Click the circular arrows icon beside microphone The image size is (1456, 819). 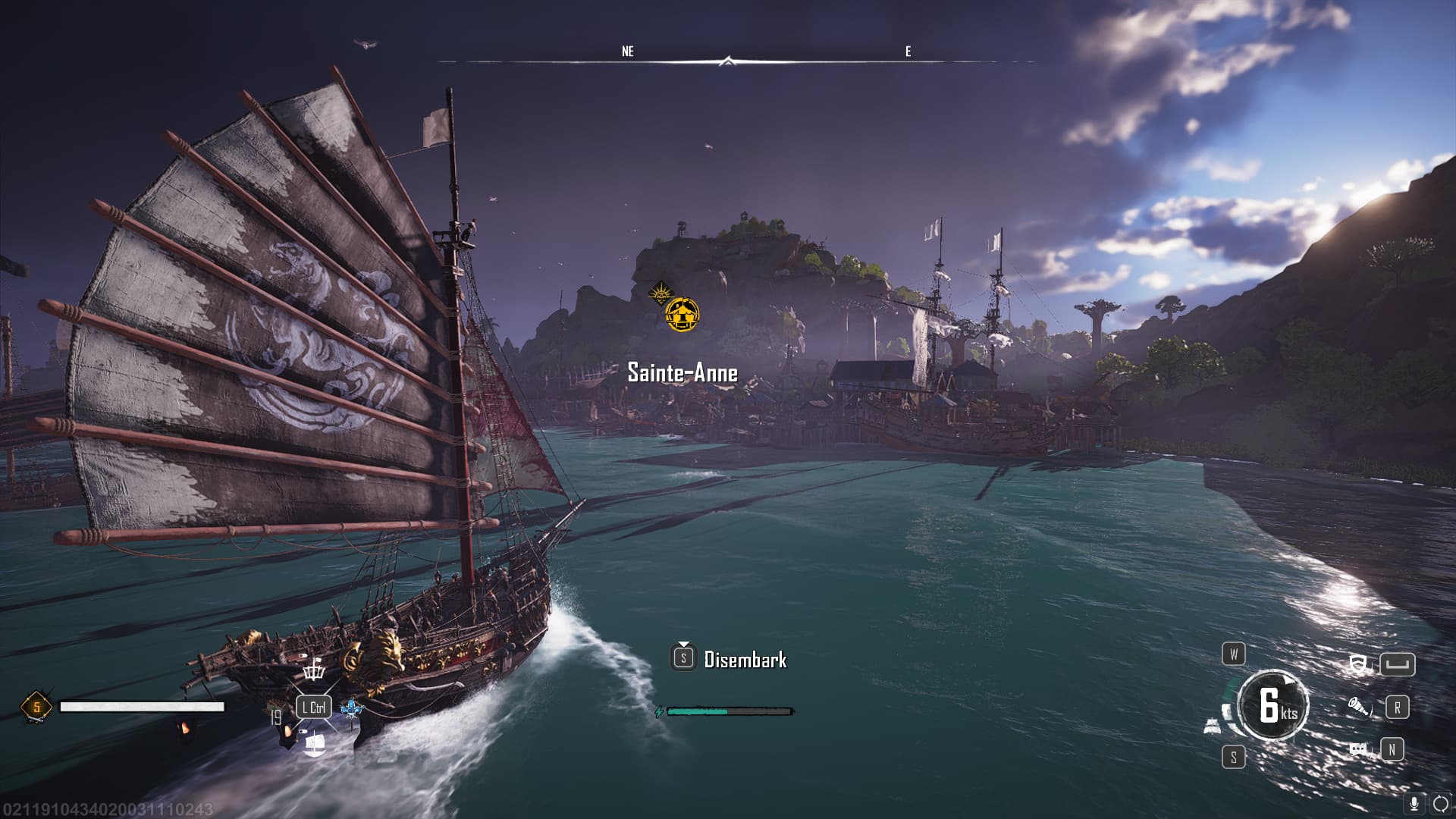coord(1440,804)
